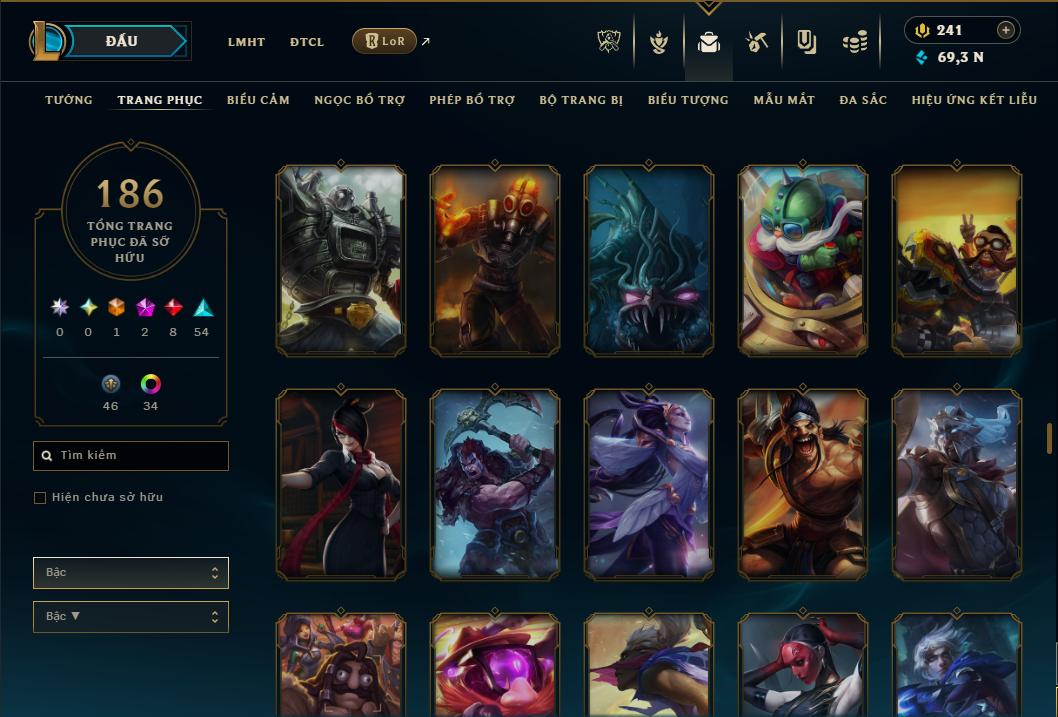Viewport: 1058px width, 717px height.
Task: Switch to the TƯỚNG tab
Action: (69, 100)
